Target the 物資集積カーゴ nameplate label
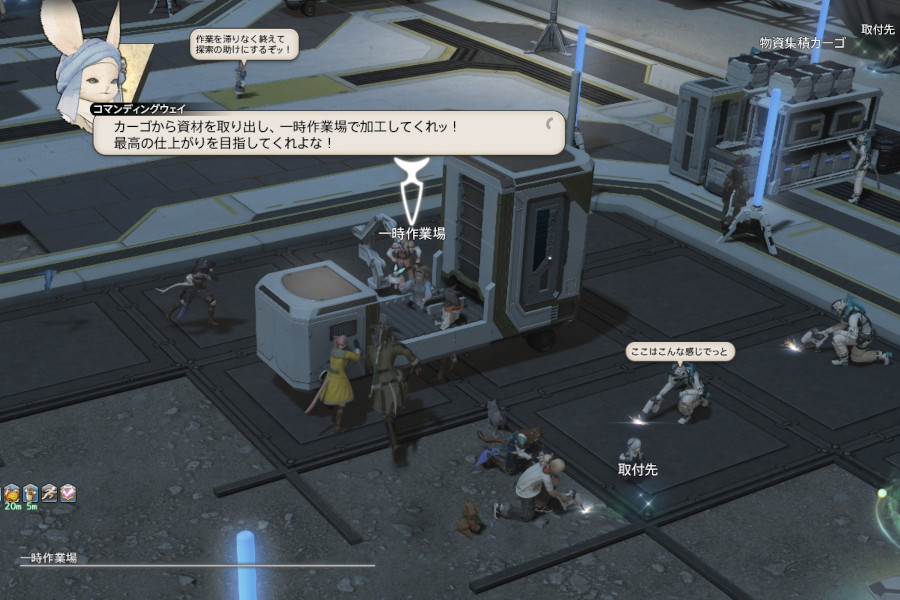Viewport: 900px width, 600px height. point(802,43)
